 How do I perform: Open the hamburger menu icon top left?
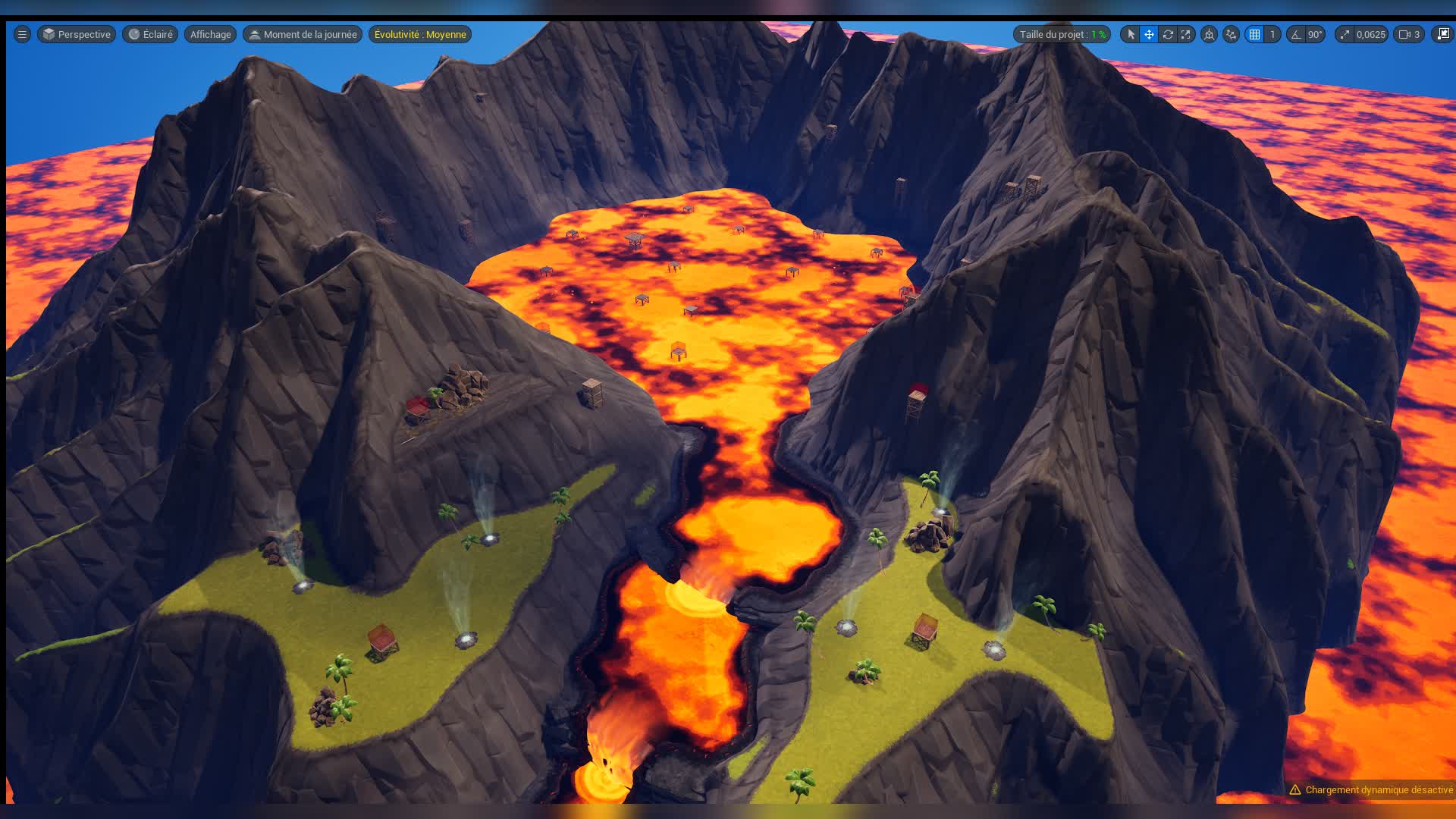(x=20, y=34)
